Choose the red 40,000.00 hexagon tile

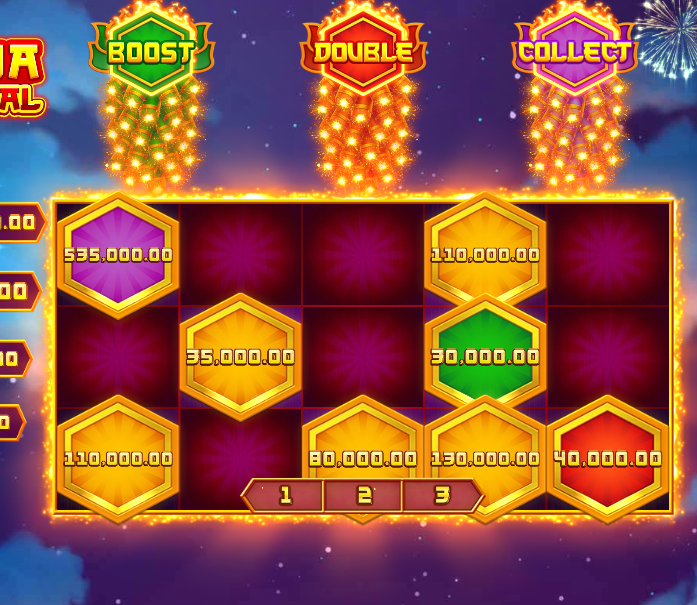[608, 458]
